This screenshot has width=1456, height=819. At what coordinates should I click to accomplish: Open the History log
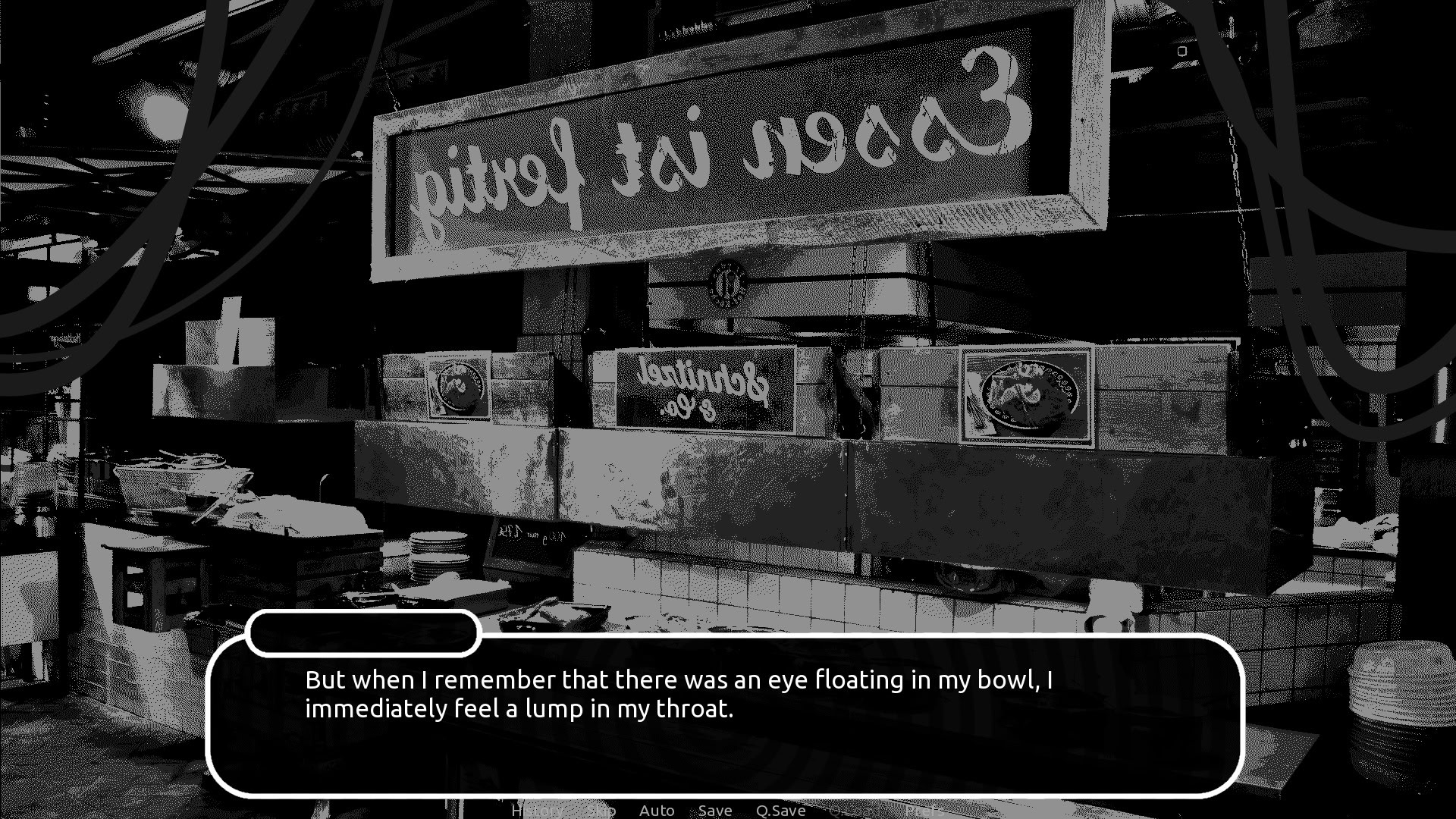[x=537, y=810]
